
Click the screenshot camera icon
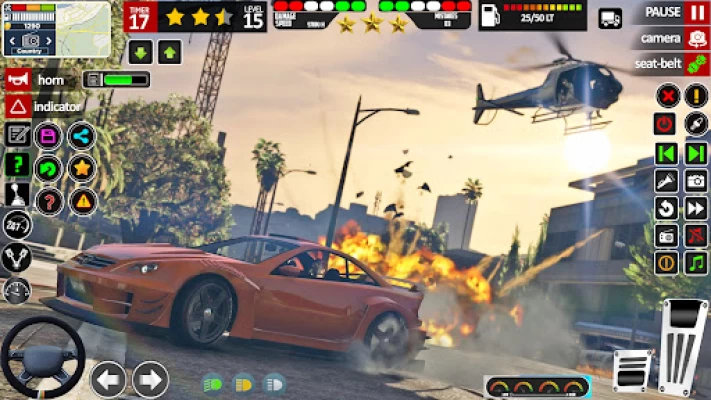[696, 181]
